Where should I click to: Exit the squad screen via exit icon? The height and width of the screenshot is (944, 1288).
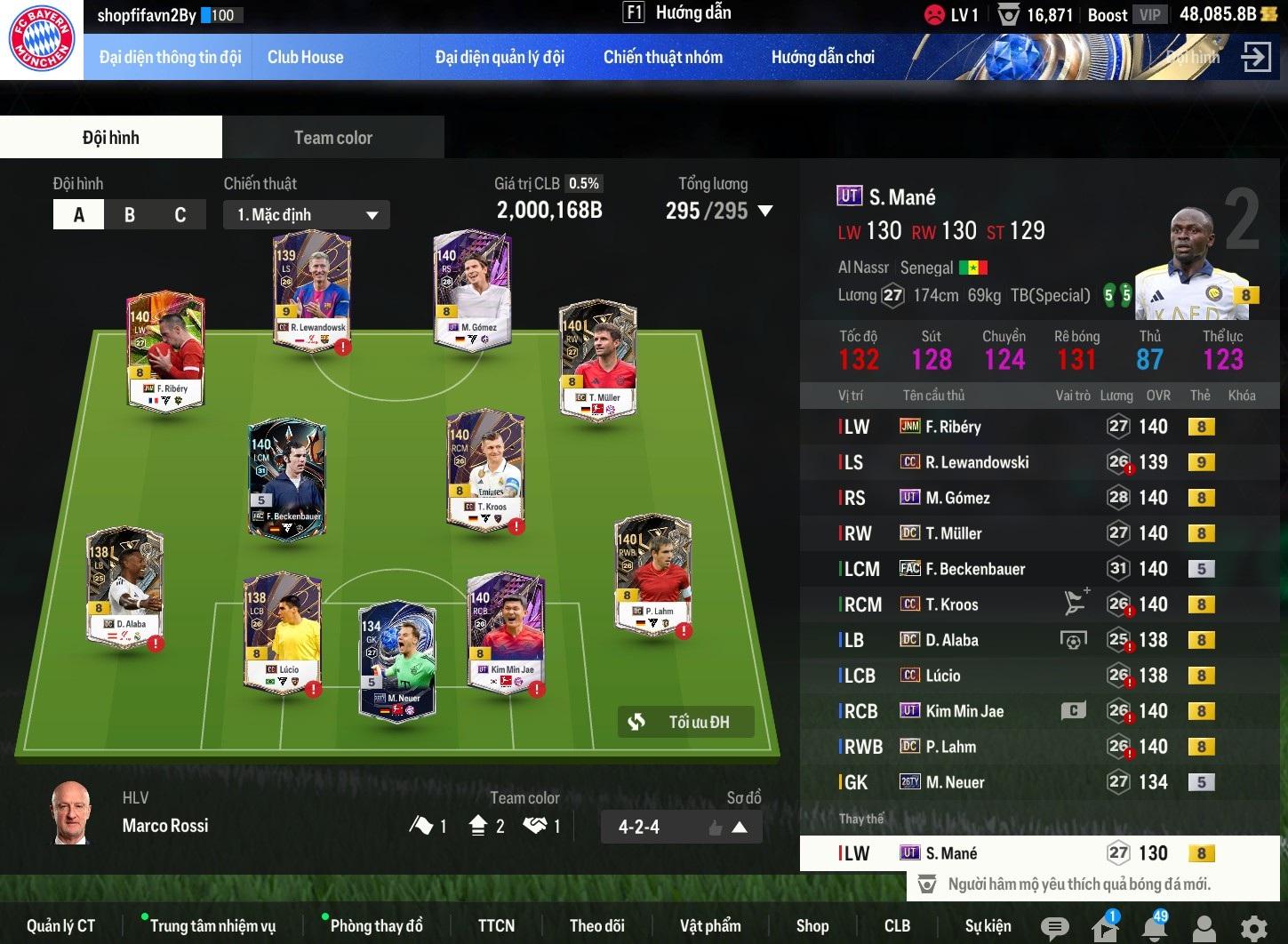(1256, 58)
